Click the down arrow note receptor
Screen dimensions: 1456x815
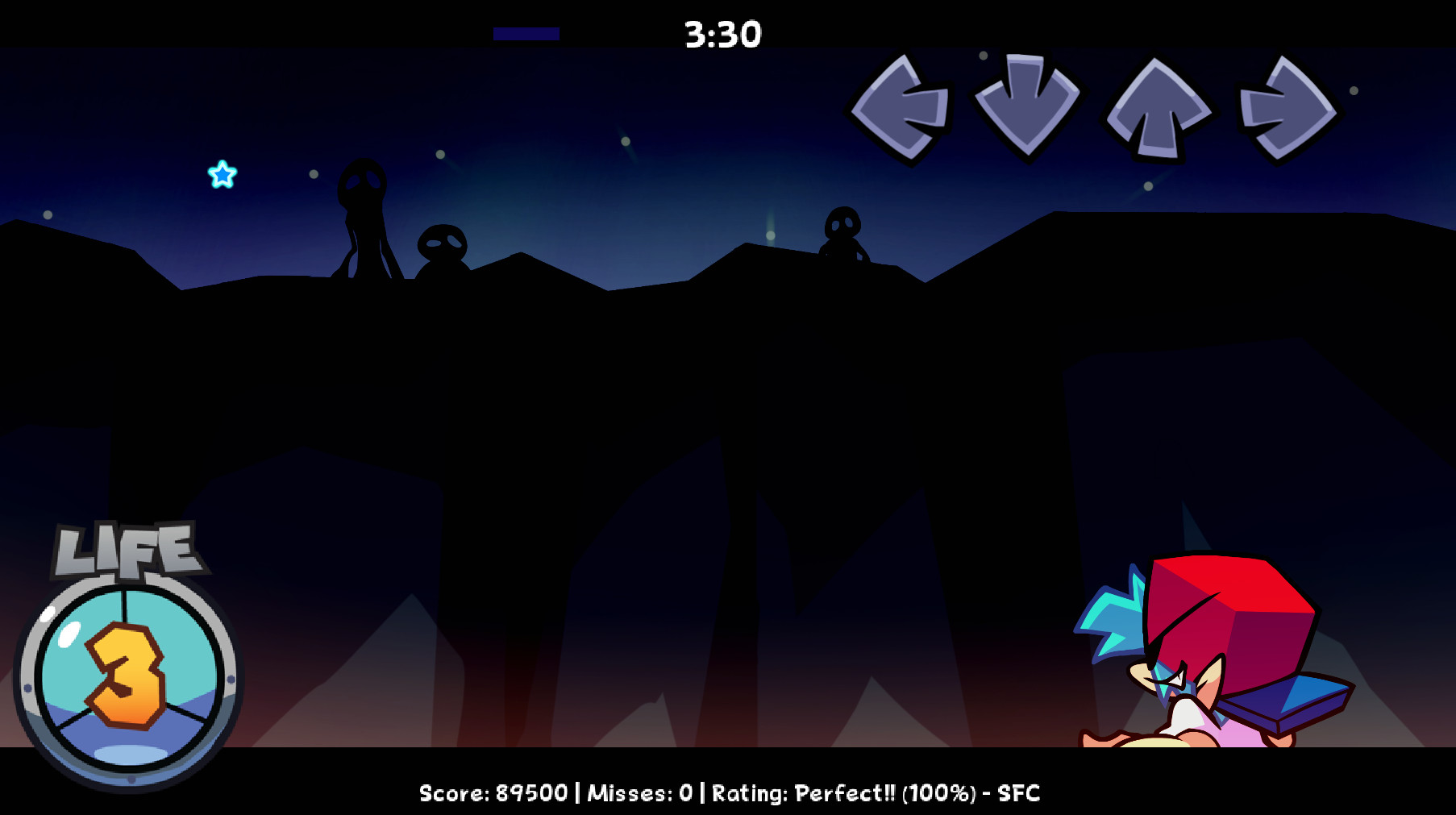coord(1025,105)
